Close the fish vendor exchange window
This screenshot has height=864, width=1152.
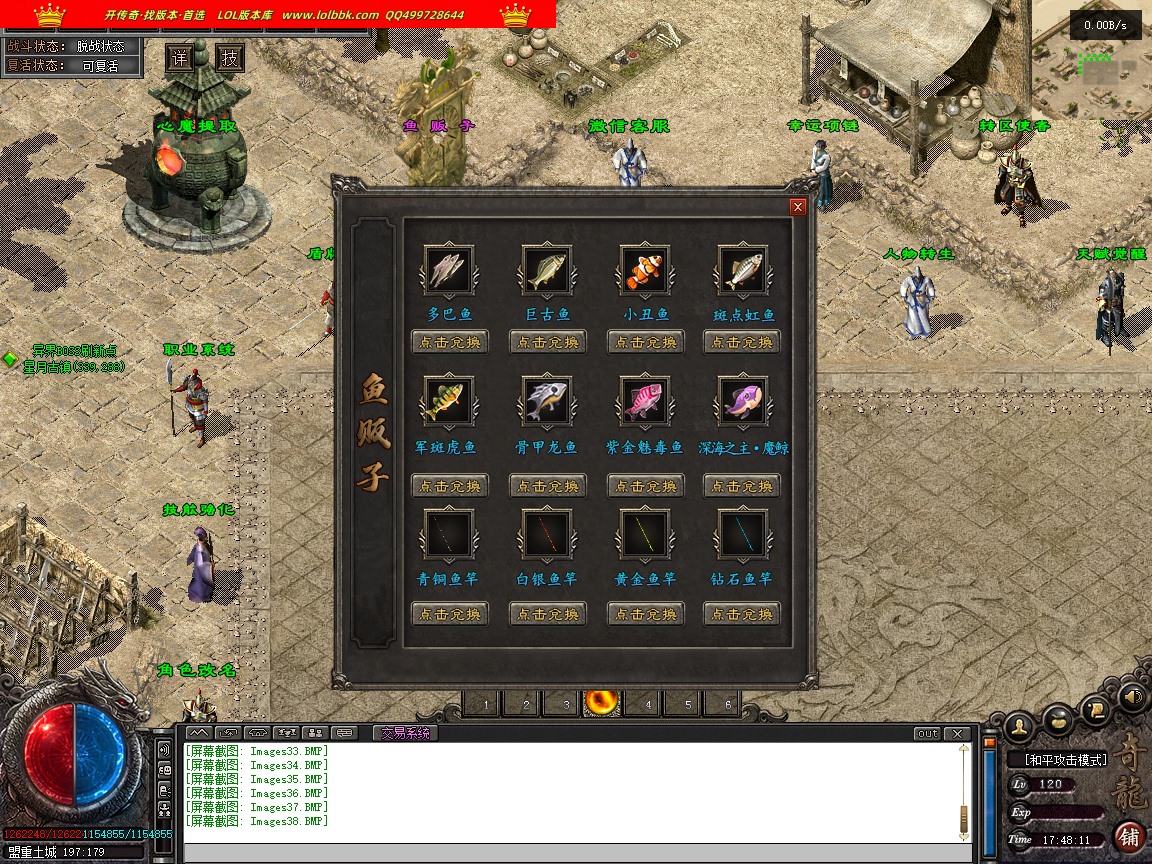[x=797, y=207]
